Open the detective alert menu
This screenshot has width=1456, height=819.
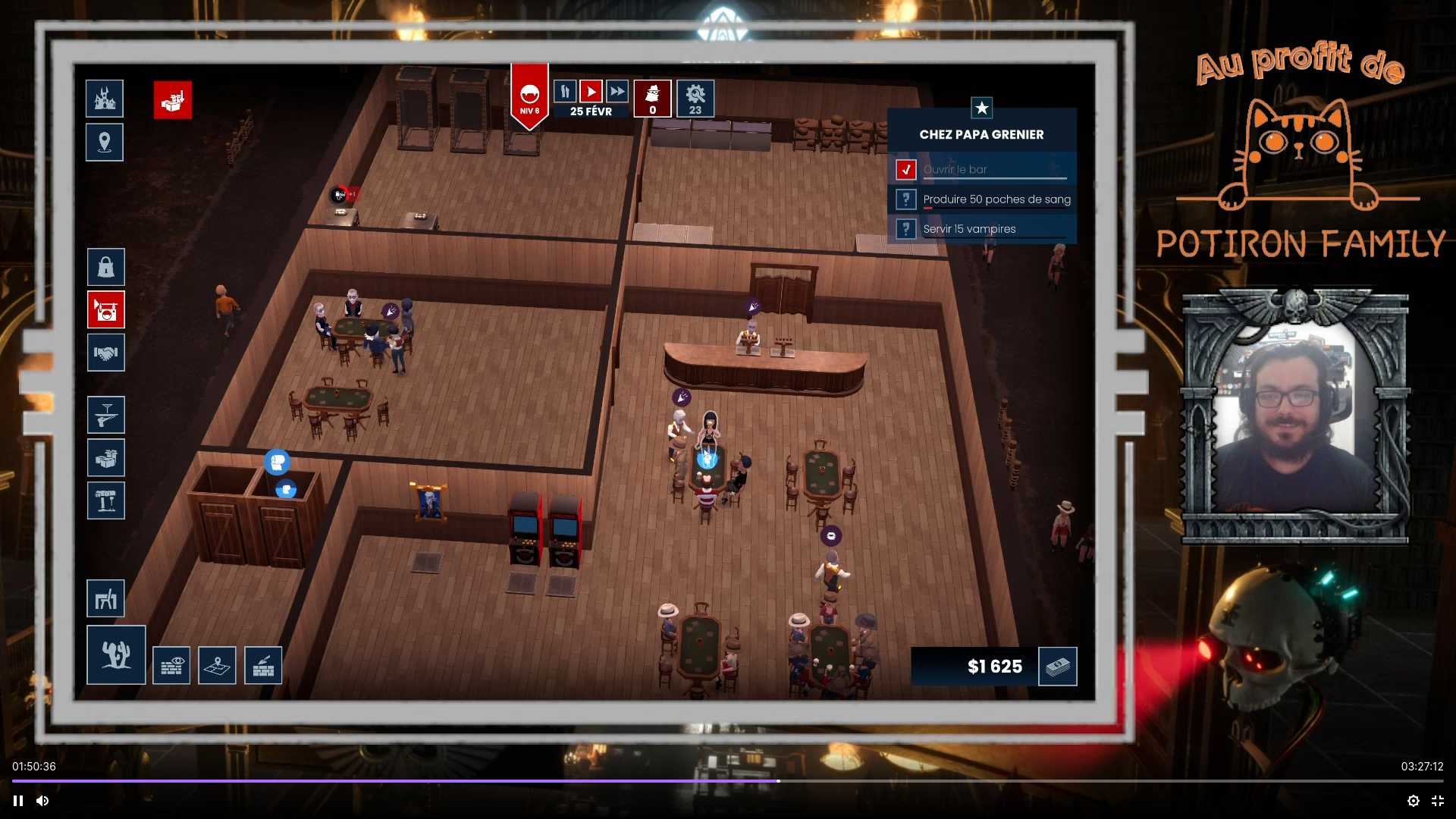coord(652,98)
